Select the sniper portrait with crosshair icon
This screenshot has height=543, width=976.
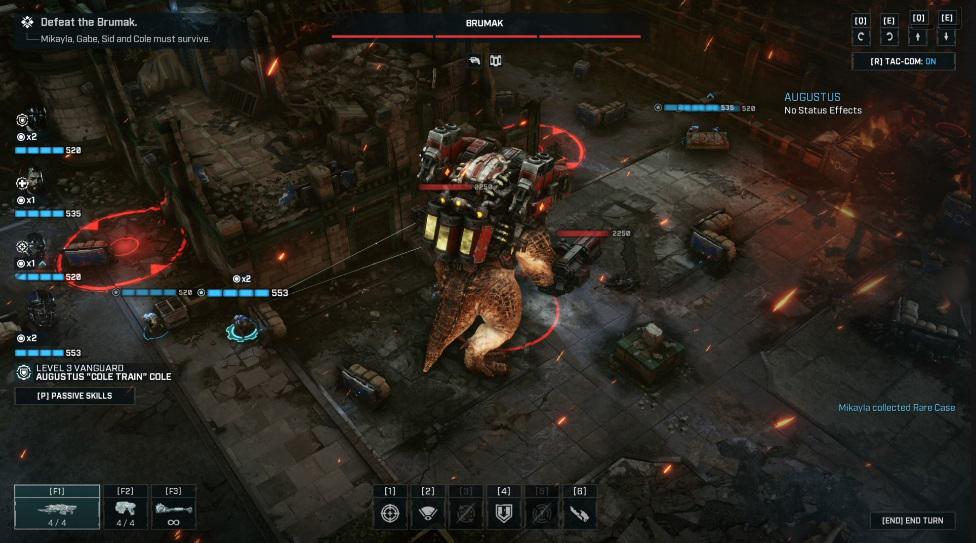(32, 247)
